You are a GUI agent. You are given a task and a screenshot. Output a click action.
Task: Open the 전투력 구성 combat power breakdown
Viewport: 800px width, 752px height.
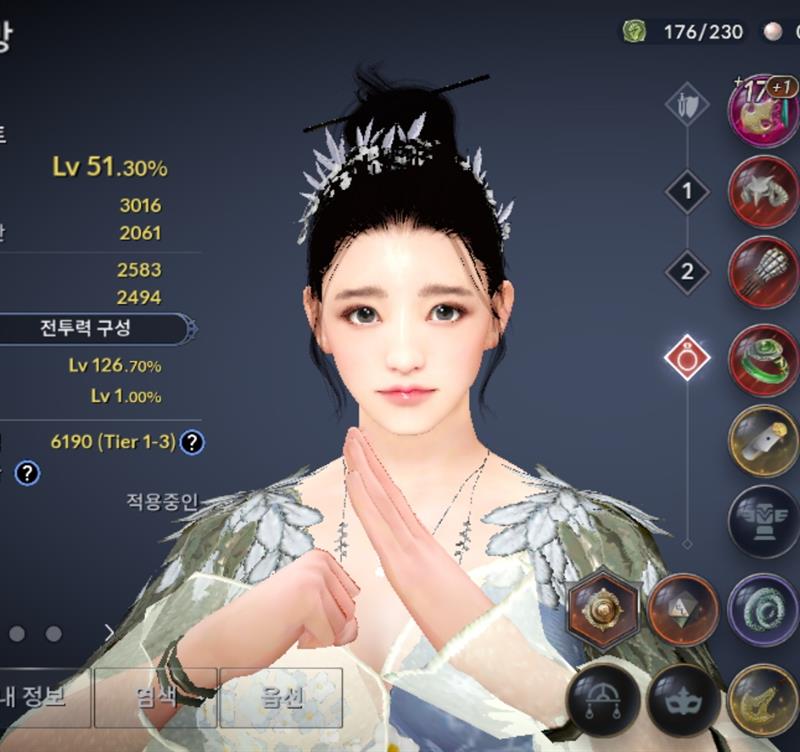pyautogui.click(x=92, y=328)
